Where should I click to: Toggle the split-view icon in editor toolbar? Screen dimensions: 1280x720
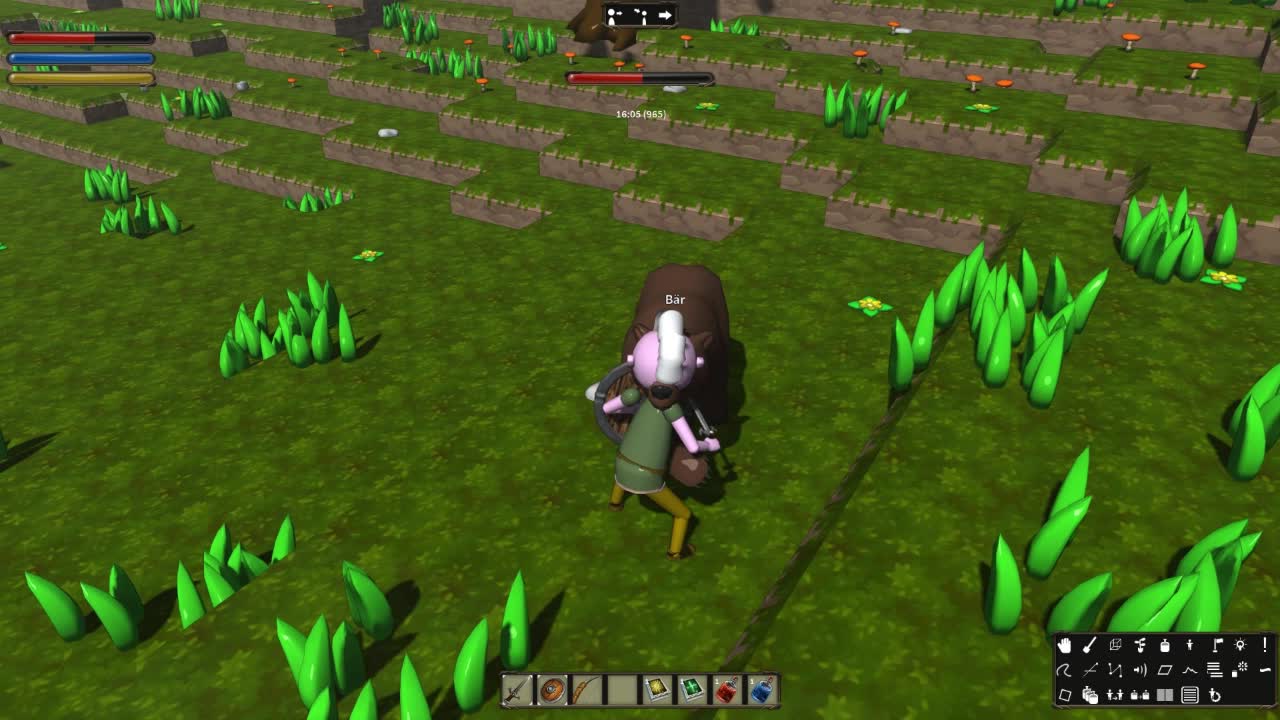[1165, 696]
